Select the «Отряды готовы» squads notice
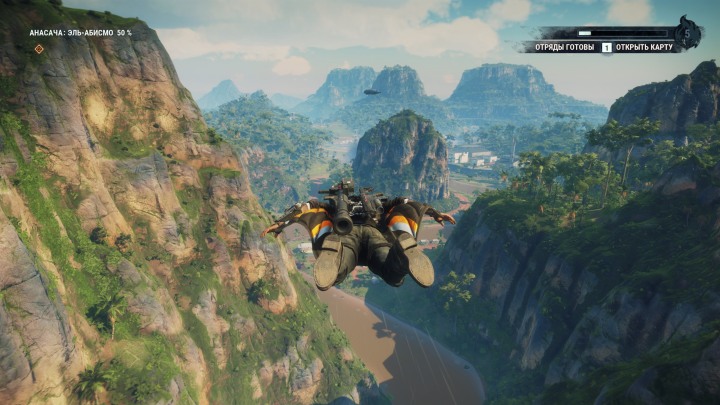 click(557, 47)
